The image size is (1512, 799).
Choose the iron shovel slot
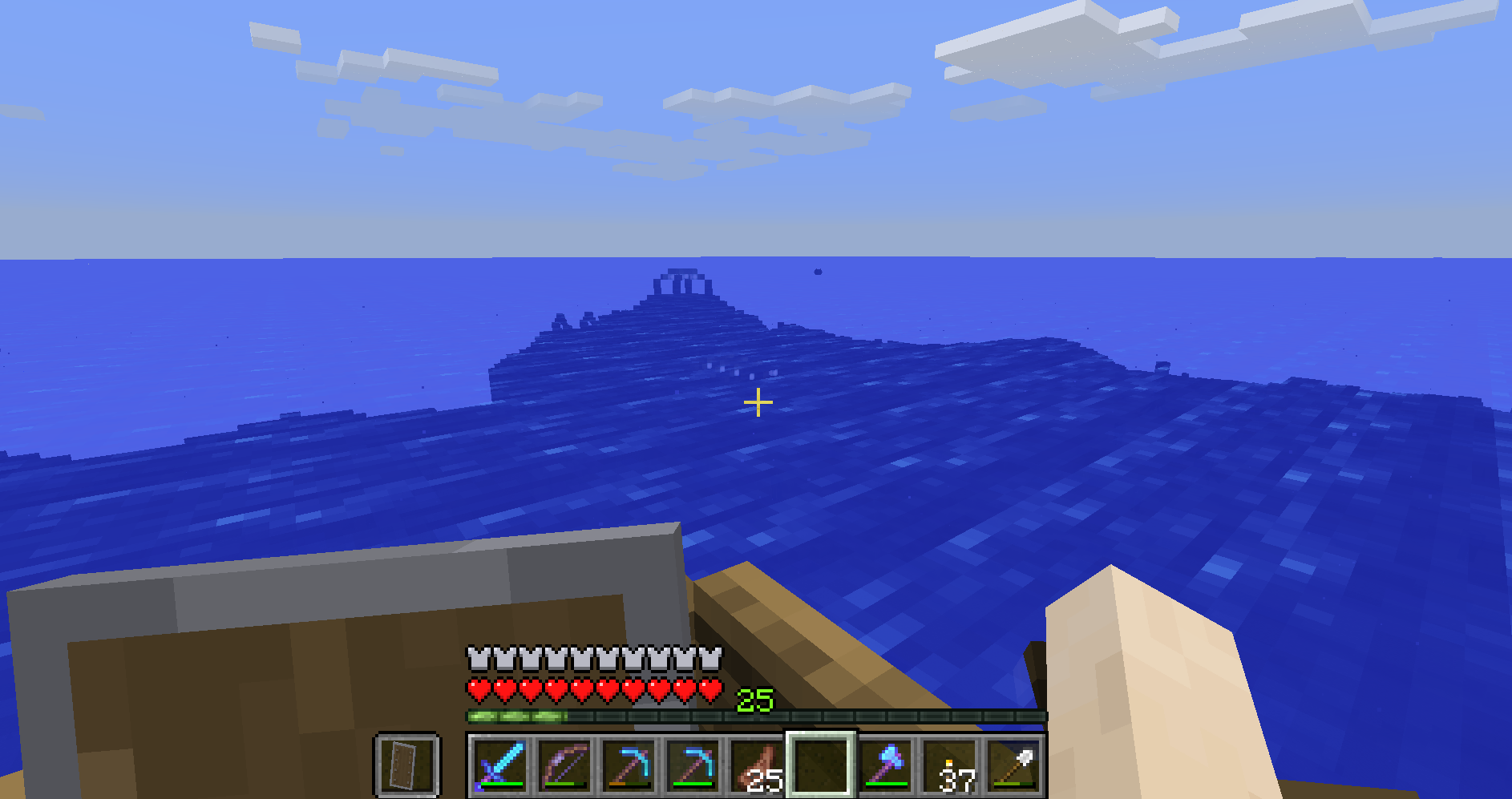(1013, 765)
